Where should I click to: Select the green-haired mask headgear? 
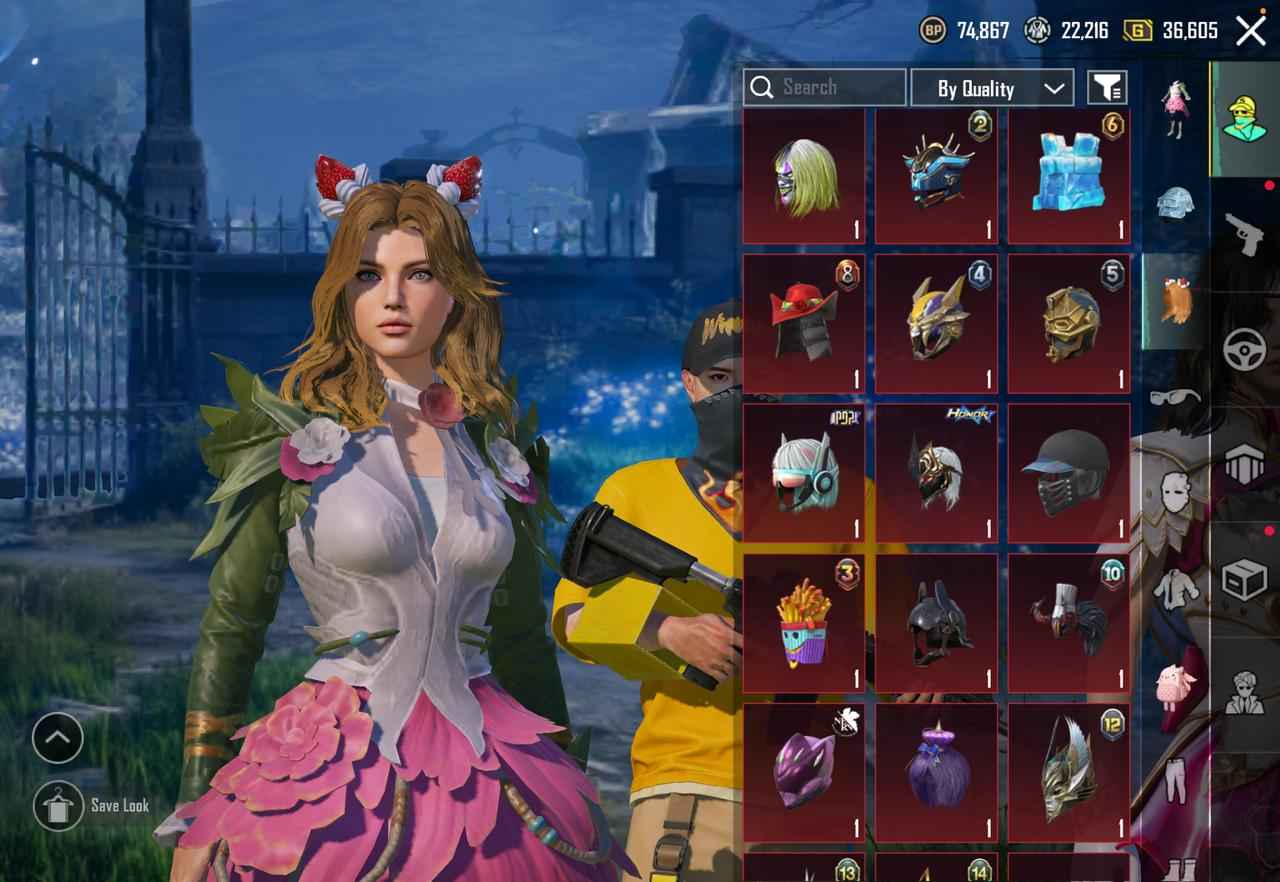(x=804, y=177)
